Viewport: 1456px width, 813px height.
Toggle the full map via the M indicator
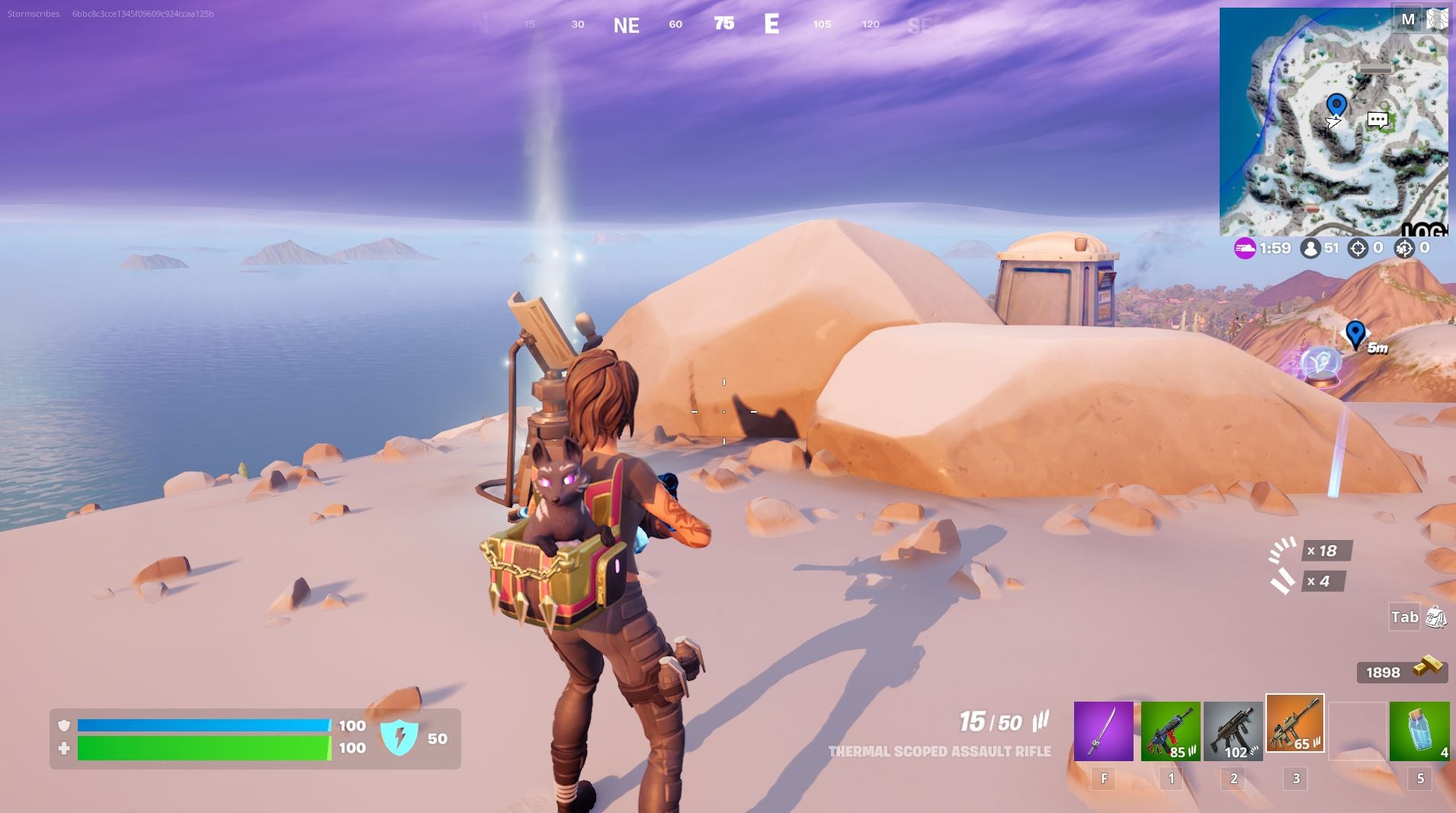[x=1409, y=18]
